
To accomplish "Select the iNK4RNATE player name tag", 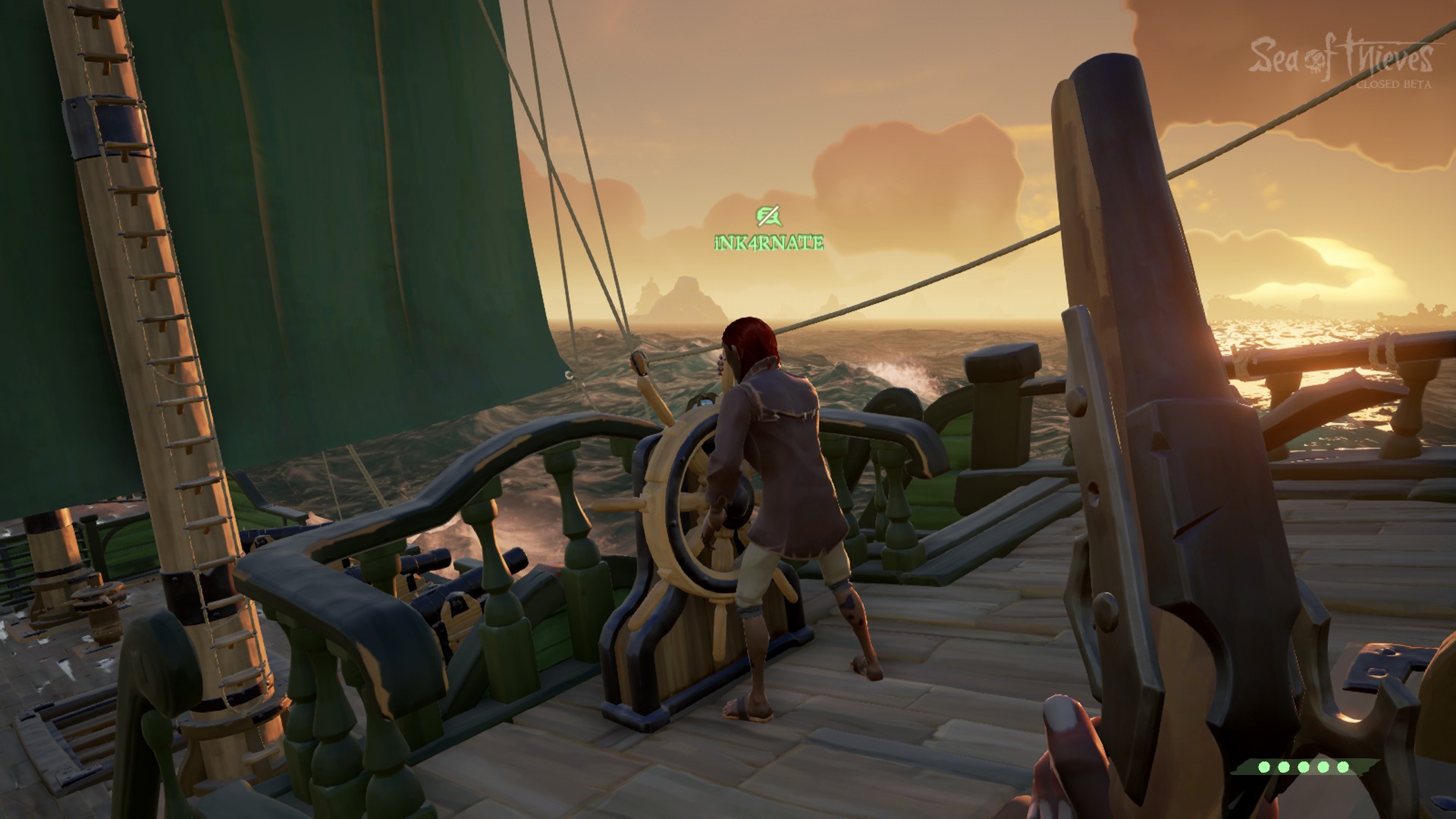I will click(768, 243).
